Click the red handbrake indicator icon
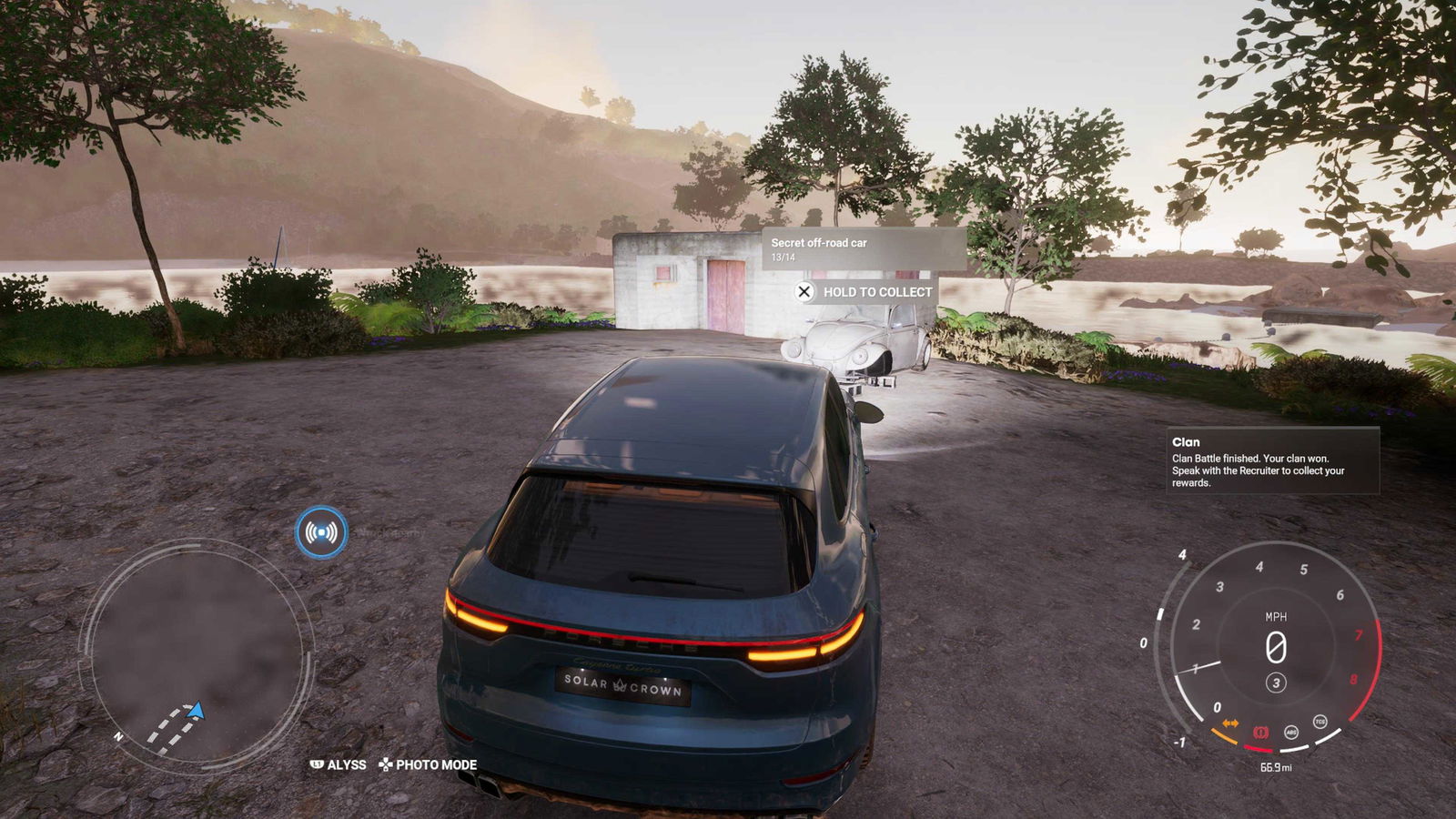 coord(1261,732)
